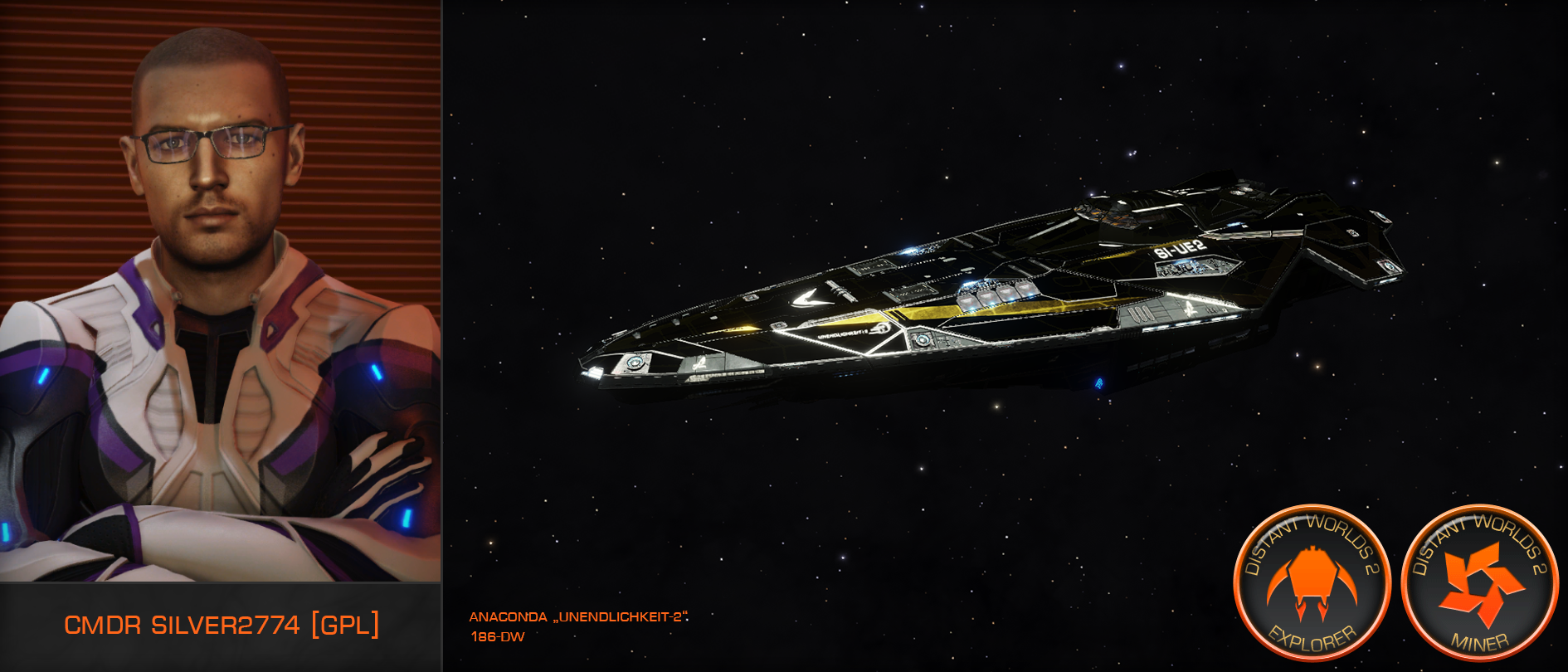Click the Distant Worlds 2 Explorer badge
This screenshot has height=672, width=1568.
click(x=1312, y=583)
